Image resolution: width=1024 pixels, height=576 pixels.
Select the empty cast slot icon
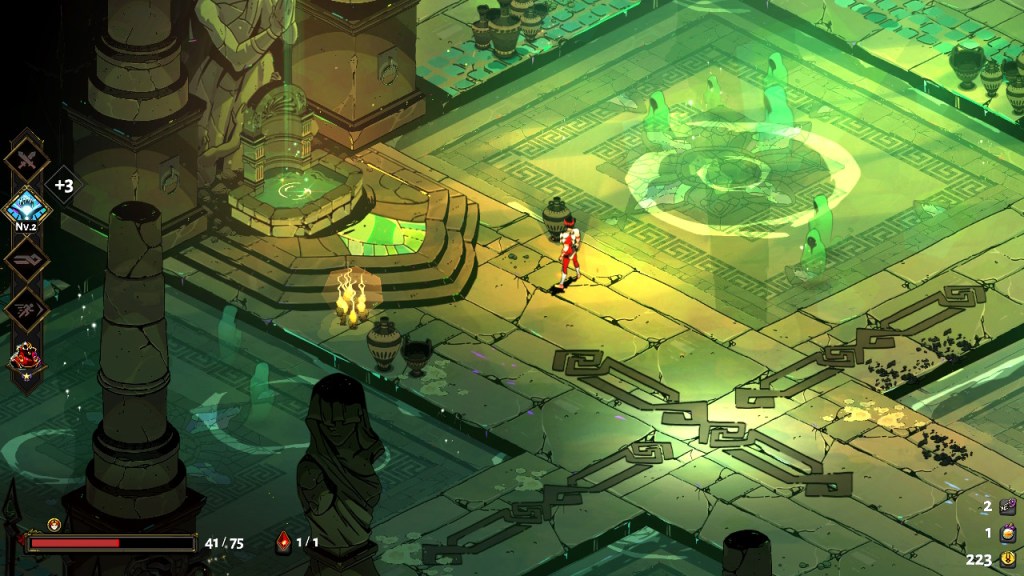[x=25, y=259]
